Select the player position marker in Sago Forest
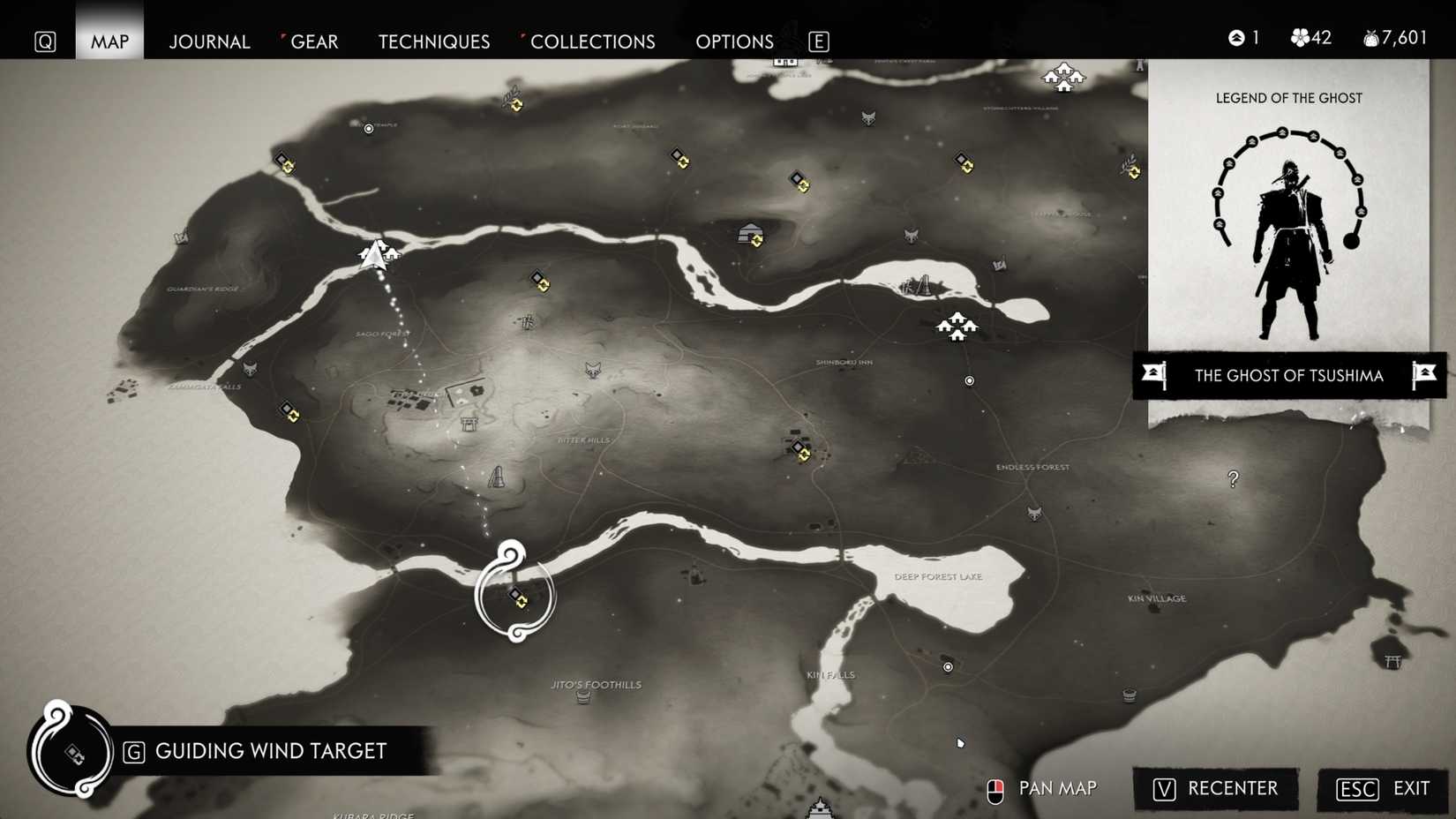 tap(372, 256)
